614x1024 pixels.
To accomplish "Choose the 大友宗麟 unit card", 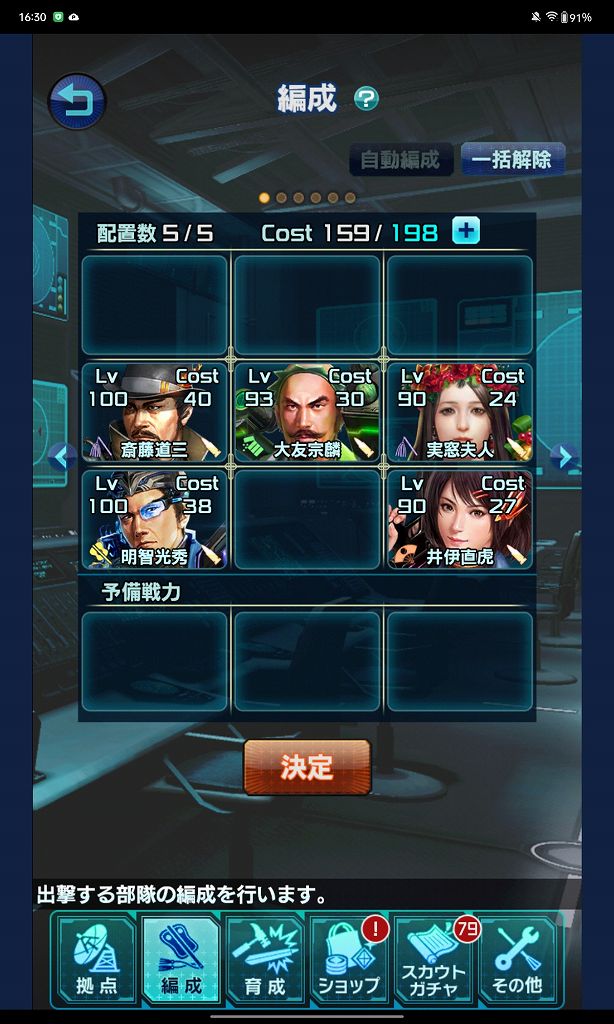I will (x=307, y=412).
